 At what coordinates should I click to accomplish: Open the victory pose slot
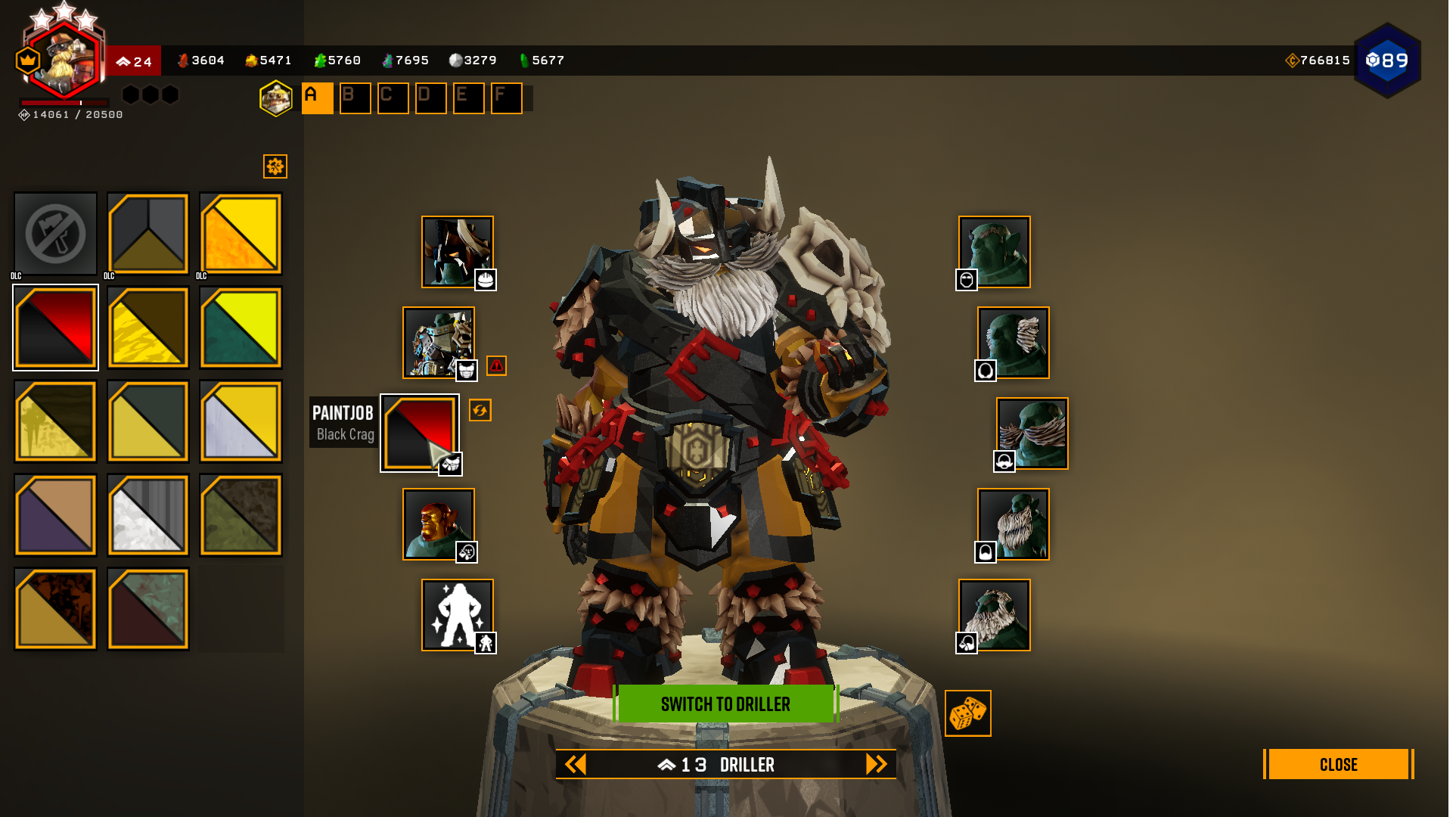[458, 615]
